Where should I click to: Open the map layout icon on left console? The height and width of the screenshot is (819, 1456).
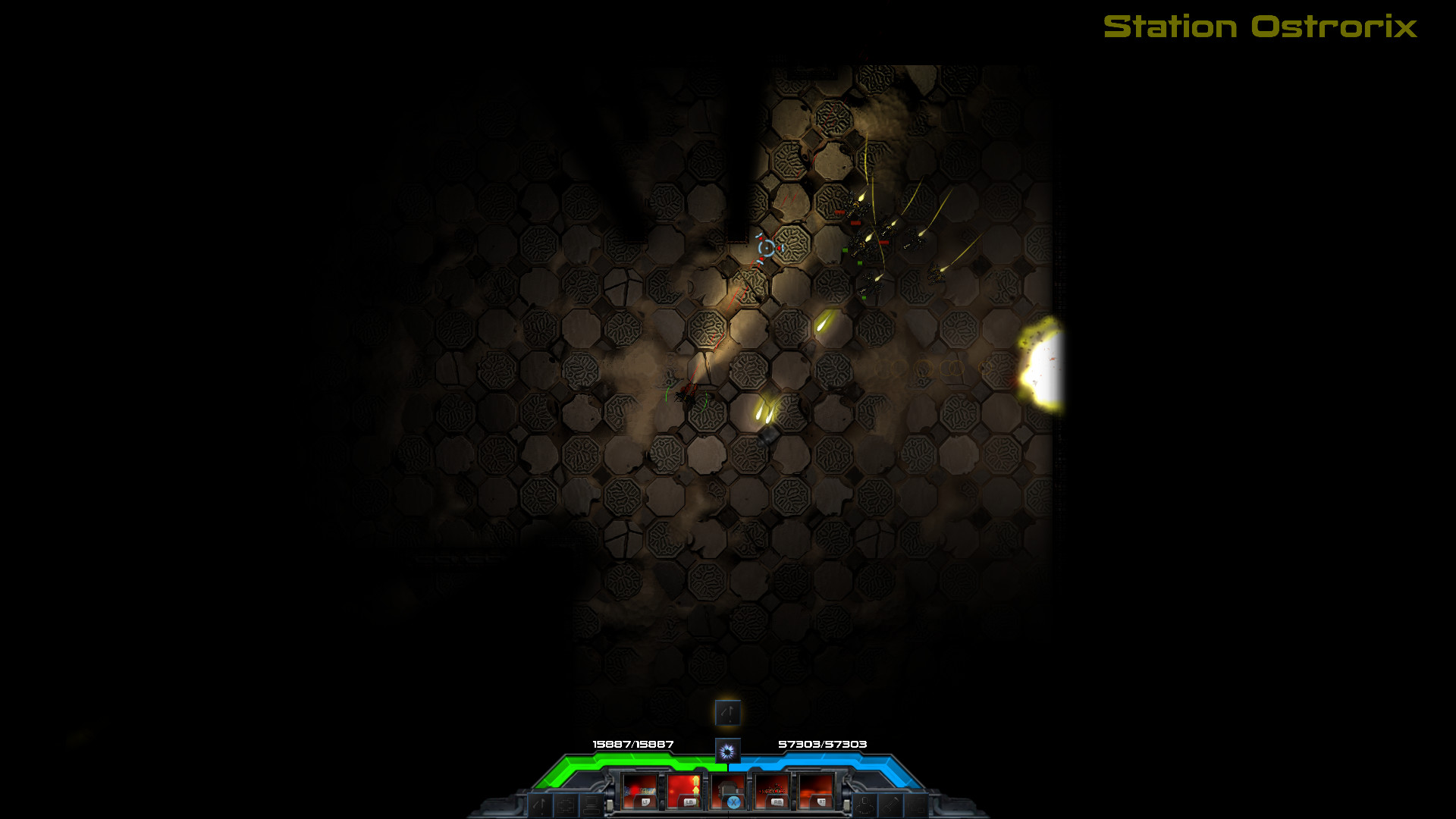(x=566, y=804)
